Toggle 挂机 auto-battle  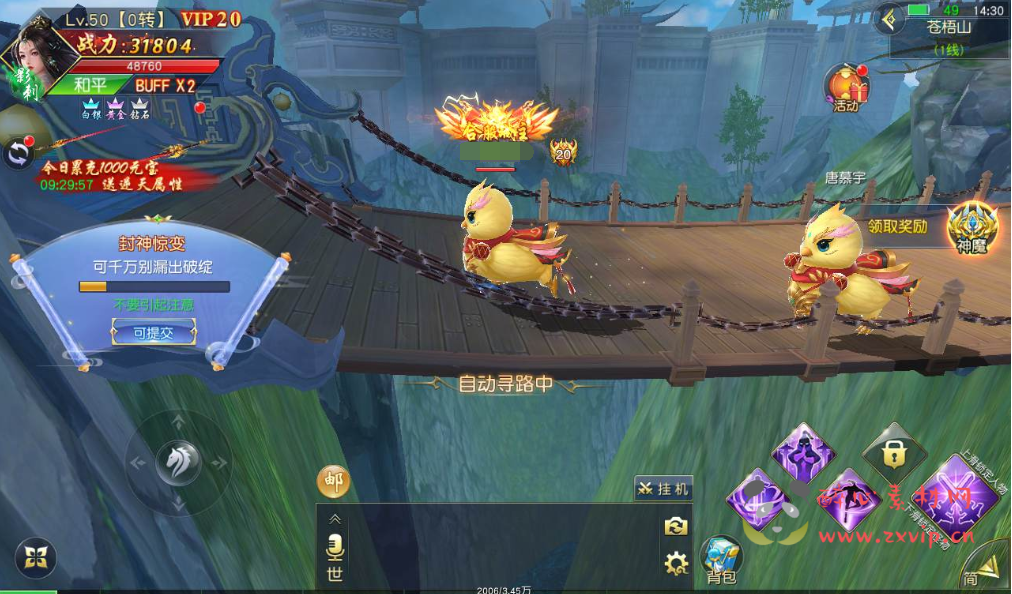pos(663,489)
